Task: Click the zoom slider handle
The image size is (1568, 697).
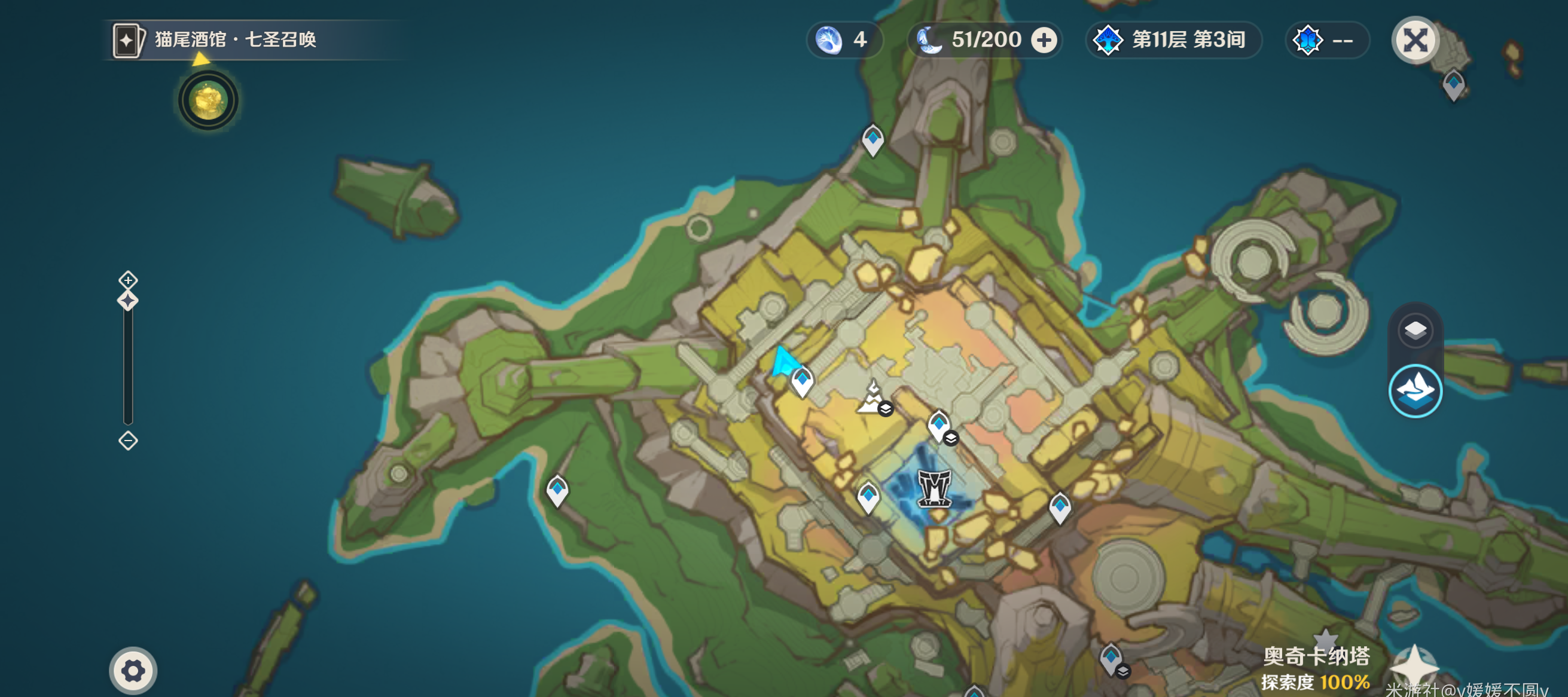Action: point(128,301)
